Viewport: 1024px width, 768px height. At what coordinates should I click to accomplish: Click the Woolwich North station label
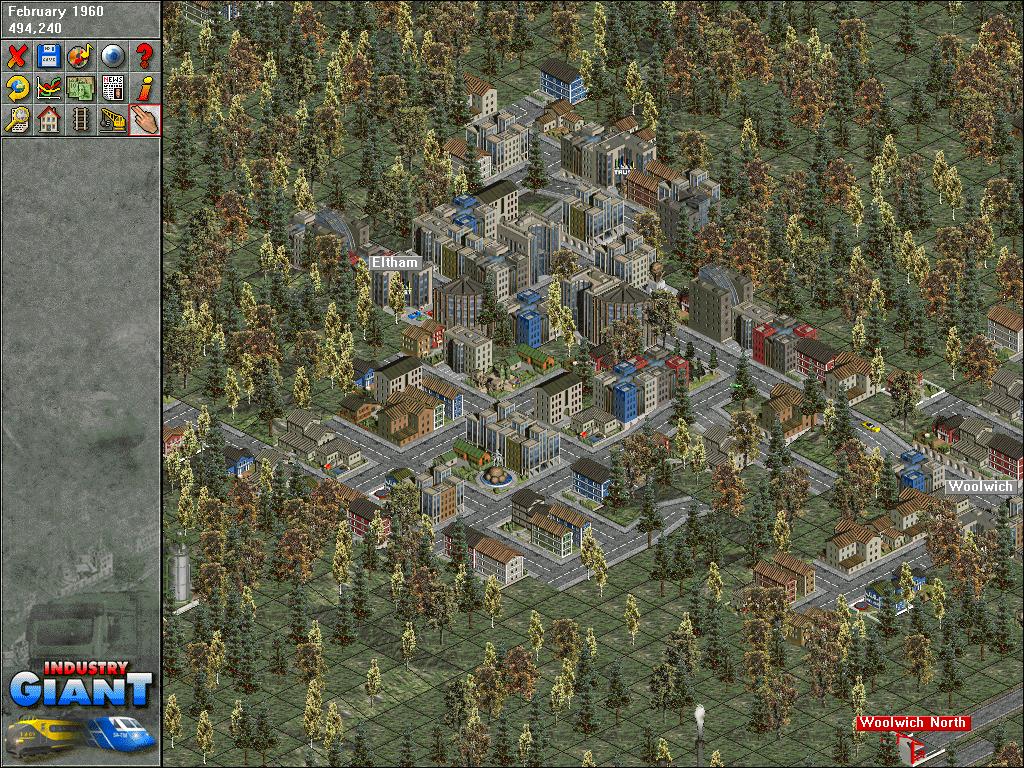912,723
